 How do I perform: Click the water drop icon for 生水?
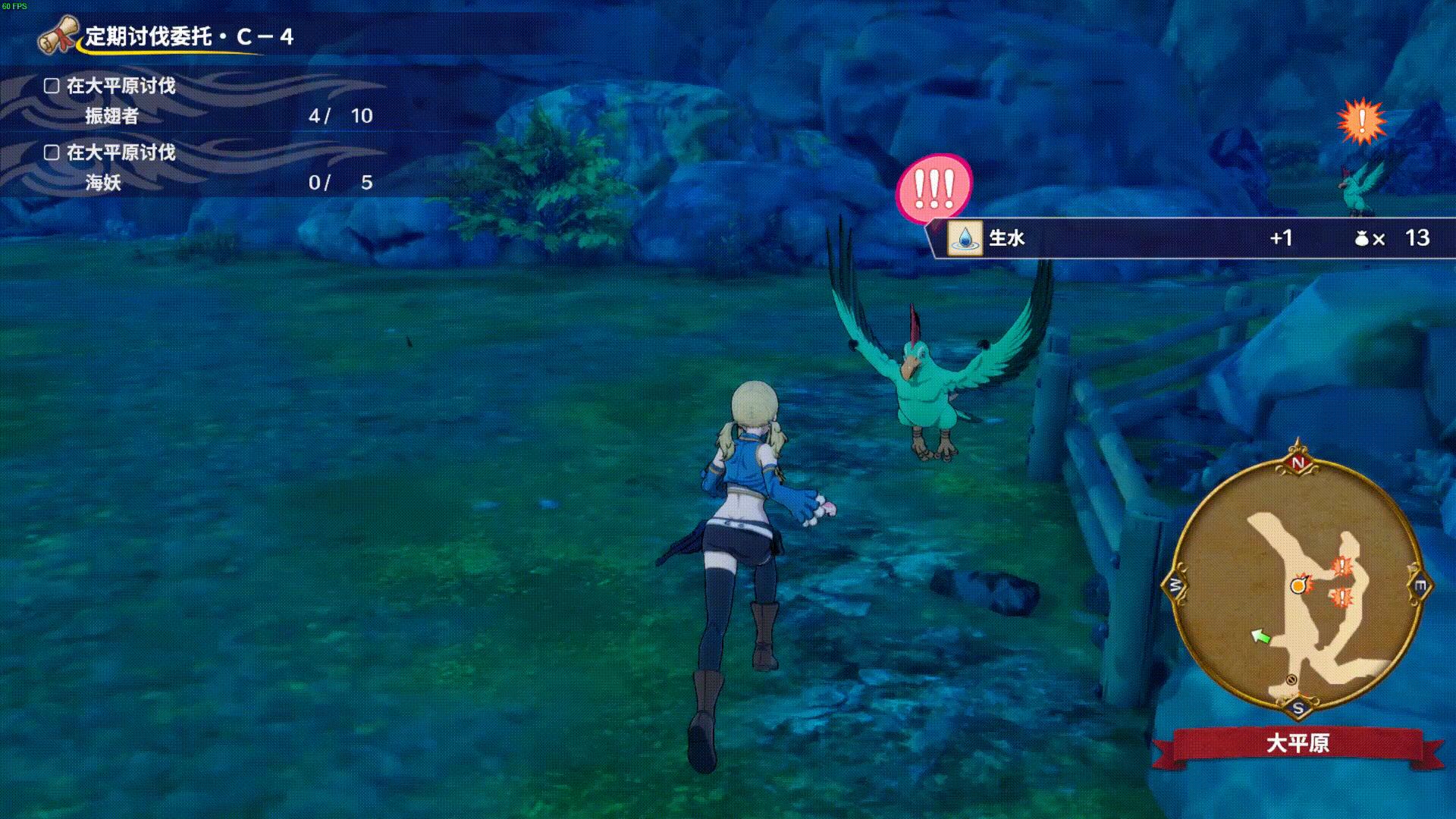pyautogui.click(x=965, y=238)
